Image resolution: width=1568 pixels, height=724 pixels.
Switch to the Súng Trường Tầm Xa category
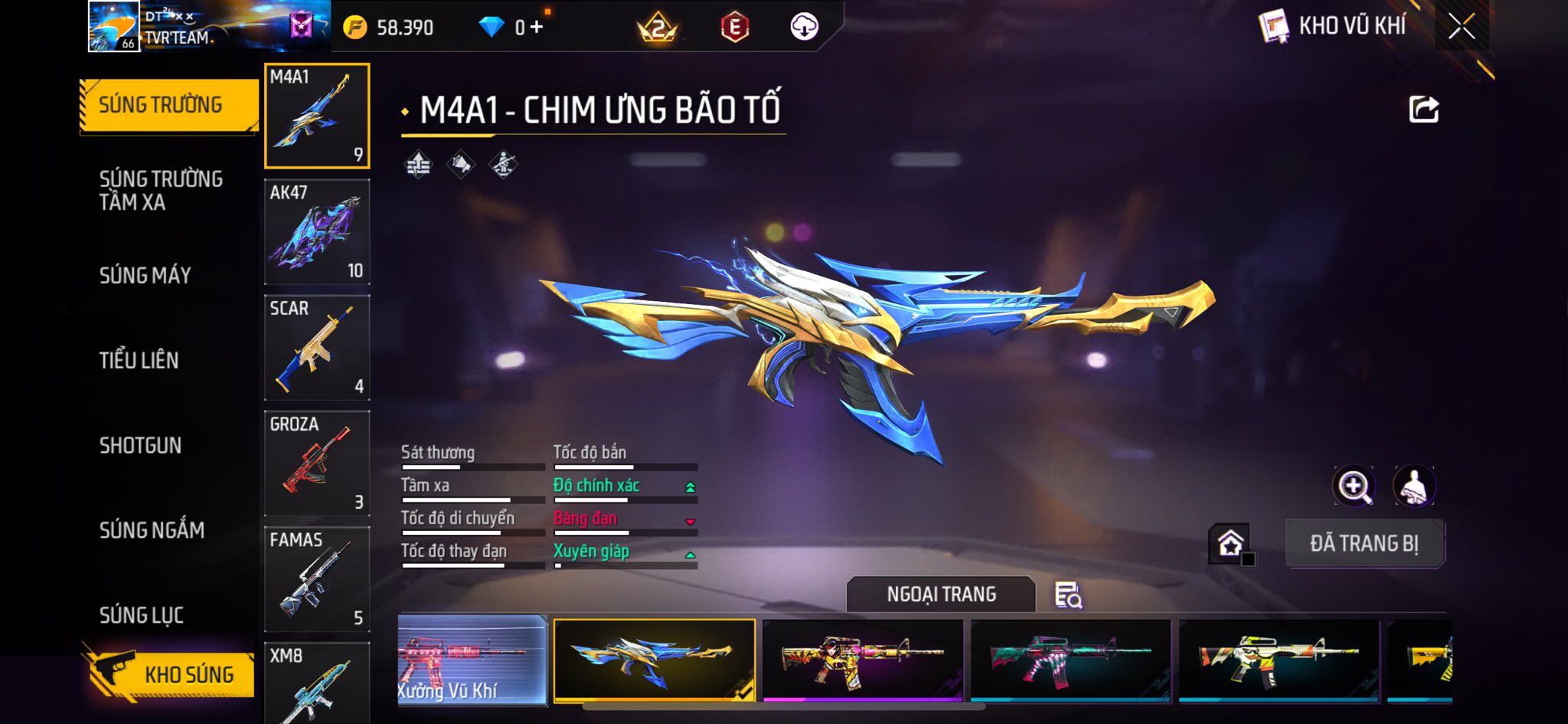pyautogui.click(x=161, y=190)
